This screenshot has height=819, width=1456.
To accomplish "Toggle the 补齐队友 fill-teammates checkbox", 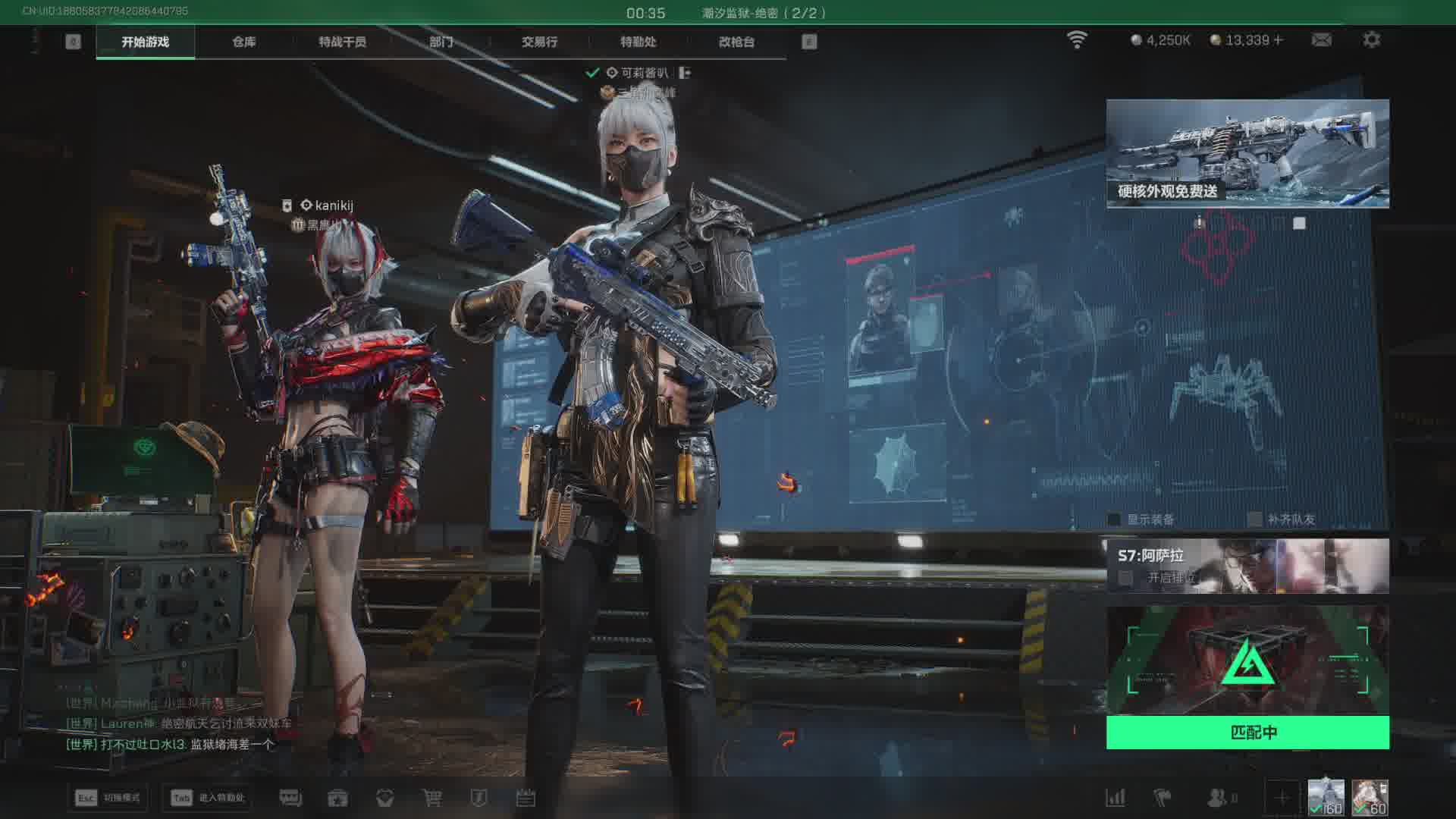I will click(1255, 519).
